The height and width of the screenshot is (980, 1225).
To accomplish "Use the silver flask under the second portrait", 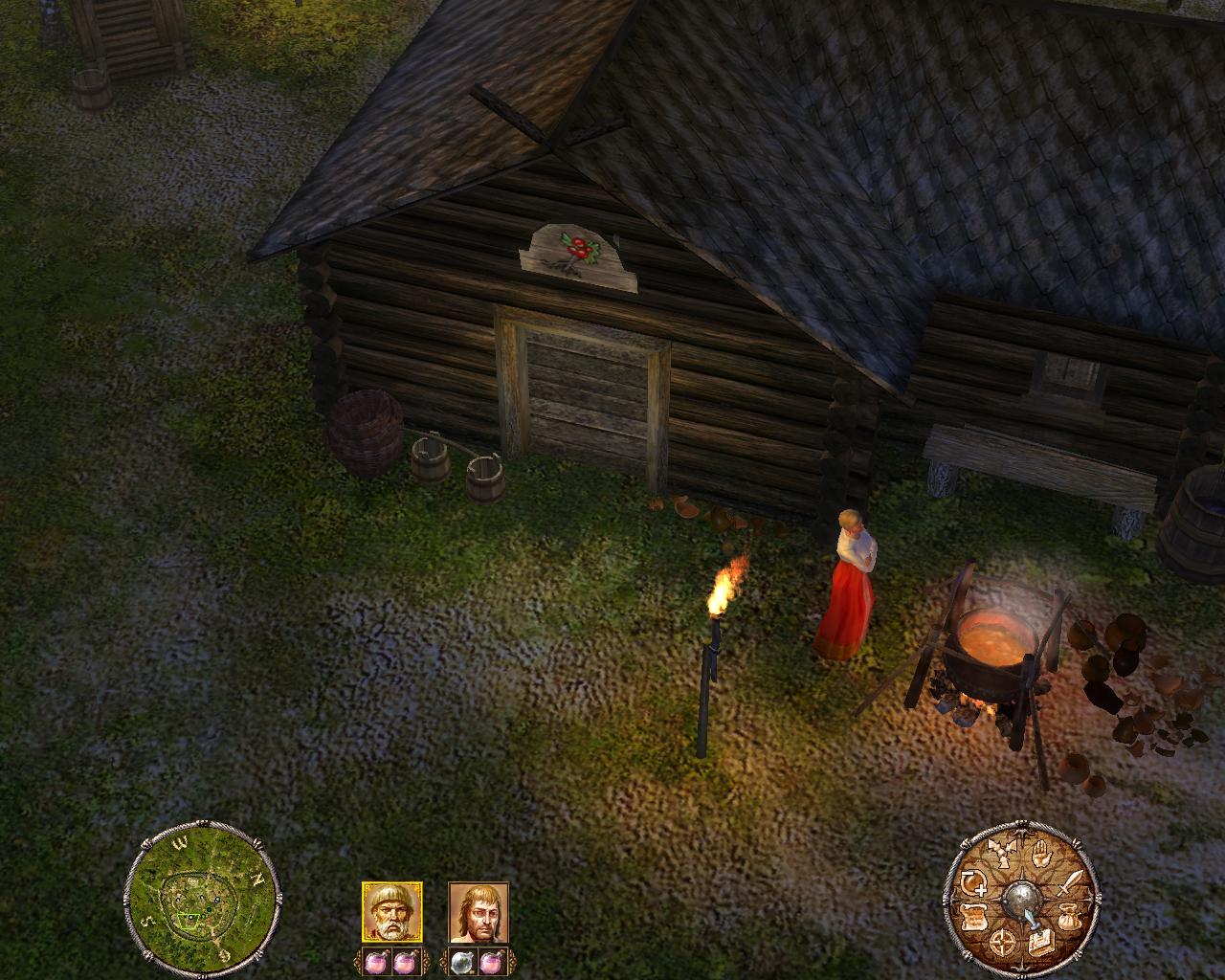I will (462, 963).
